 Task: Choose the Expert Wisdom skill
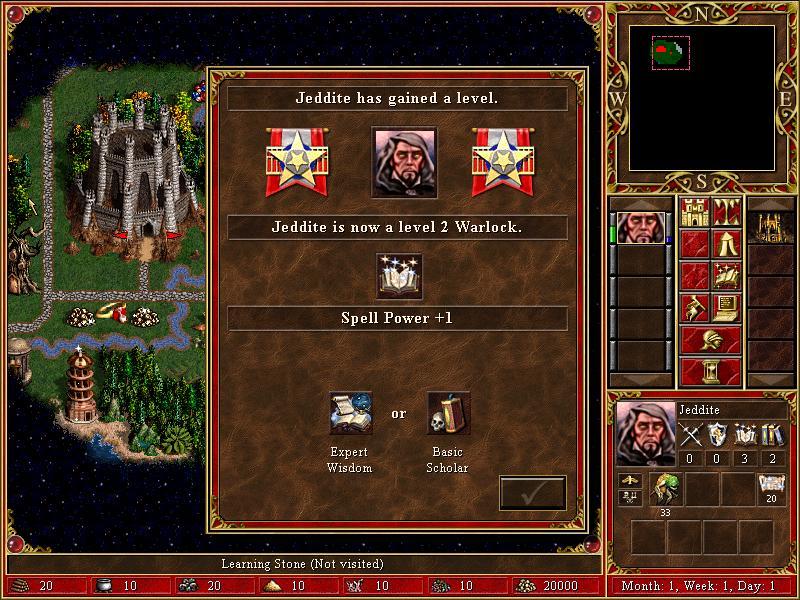click(x=350, y=412)
